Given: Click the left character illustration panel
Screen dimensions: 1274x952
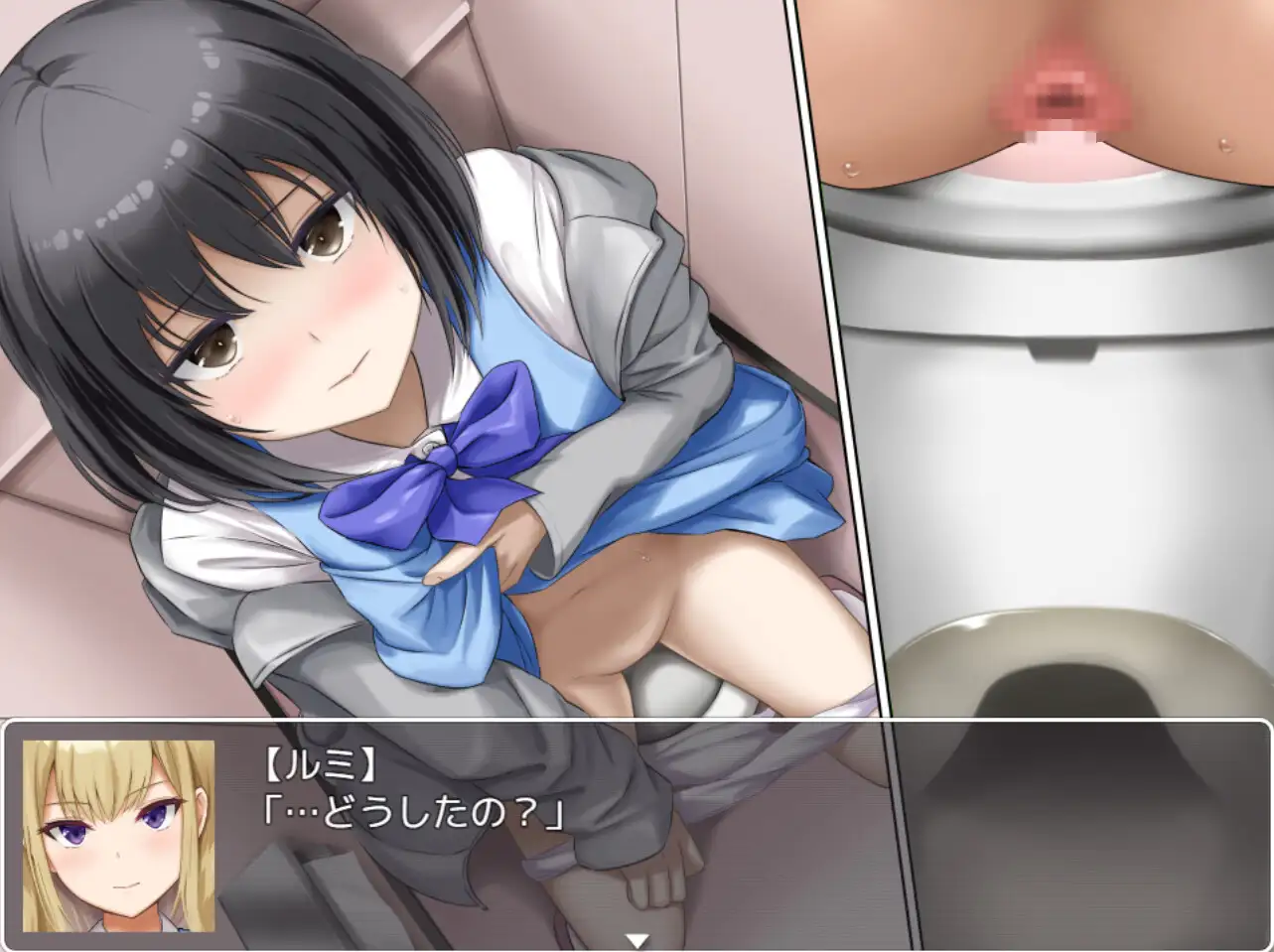Looking at the screenshot, I should pyautogui.click(x=397, y=357).
